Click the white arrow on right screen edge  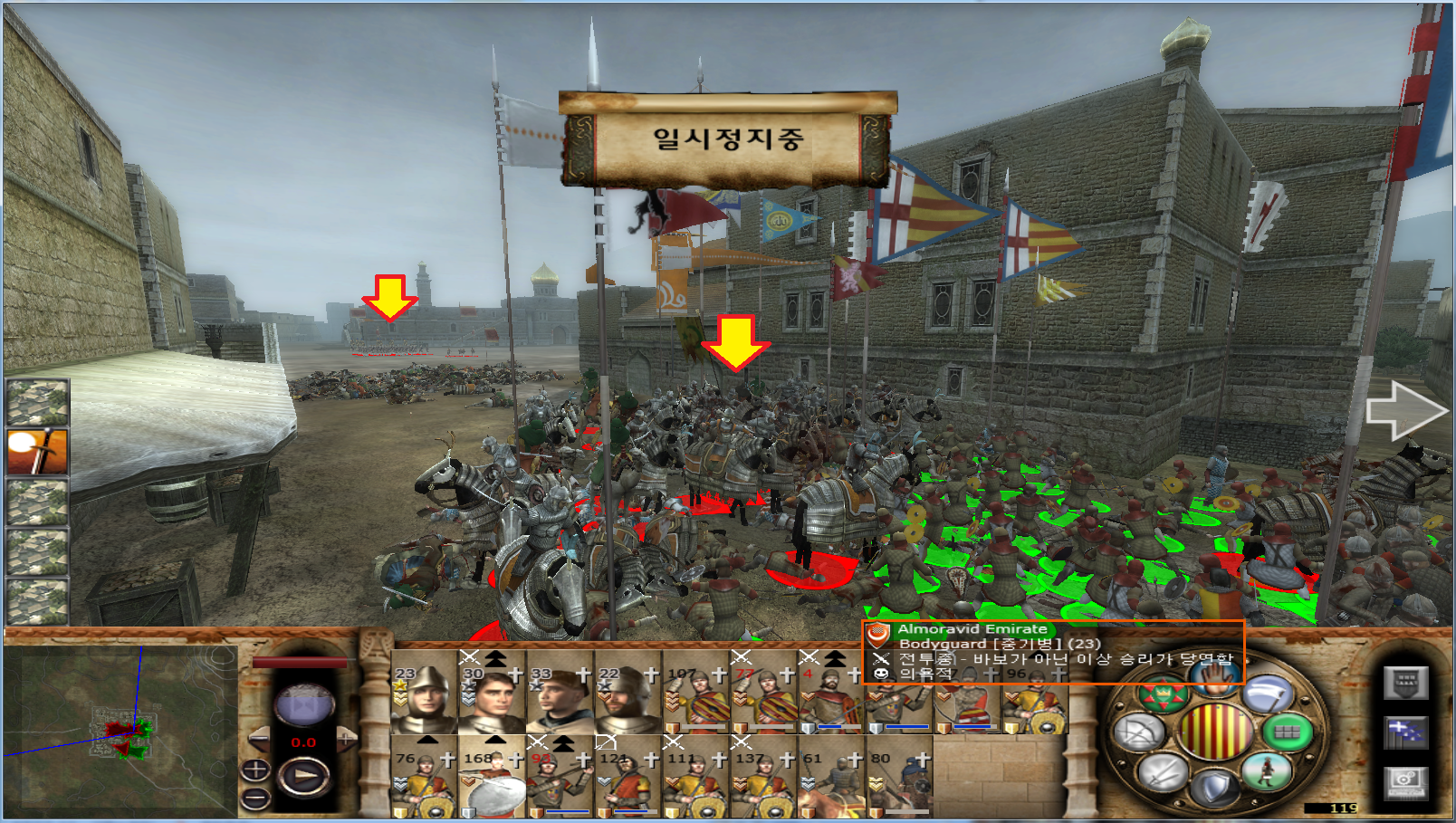click(x=1406, y=411)
